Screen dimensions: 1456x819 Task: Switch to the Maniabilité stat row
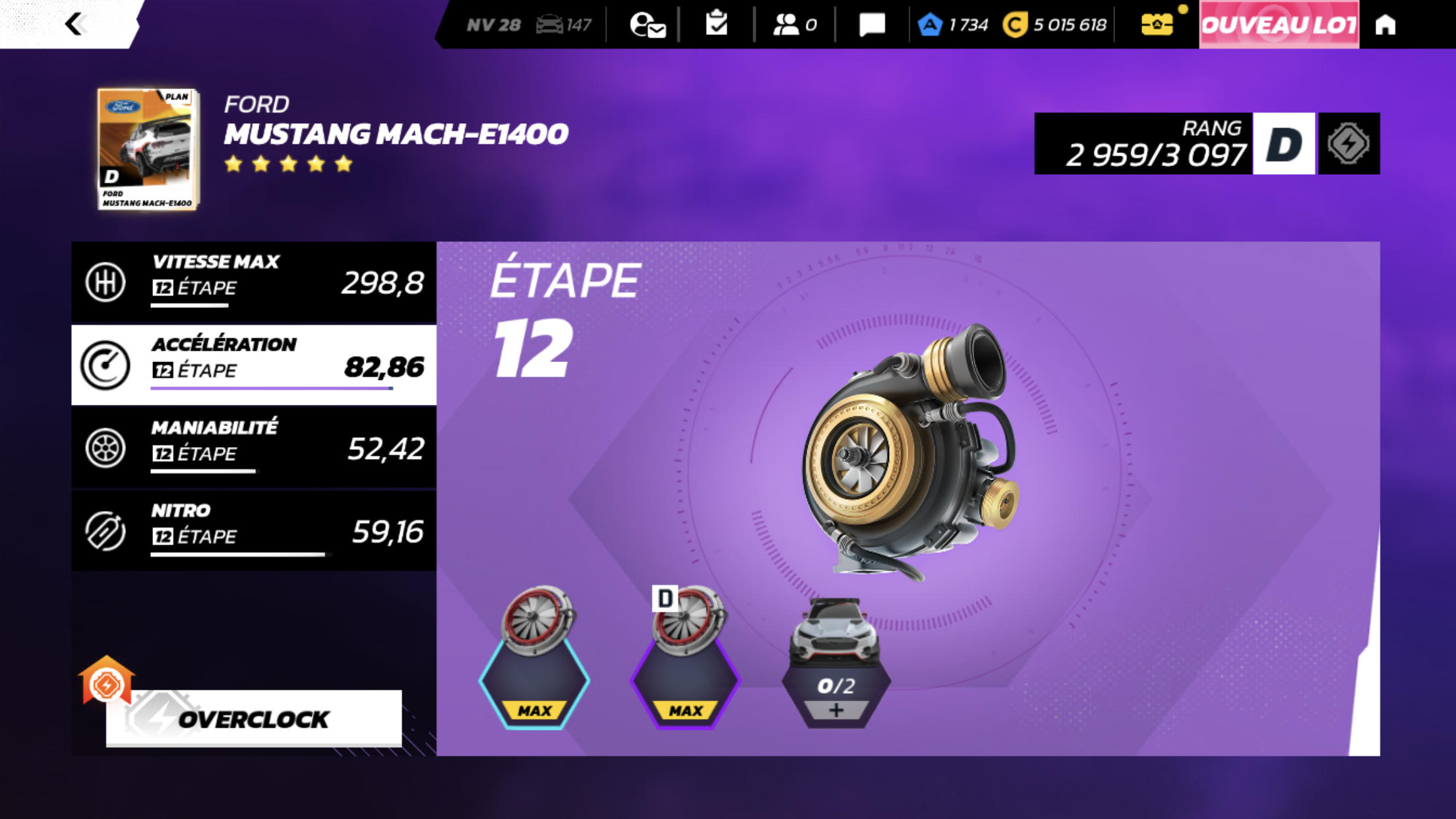[254, 448]
